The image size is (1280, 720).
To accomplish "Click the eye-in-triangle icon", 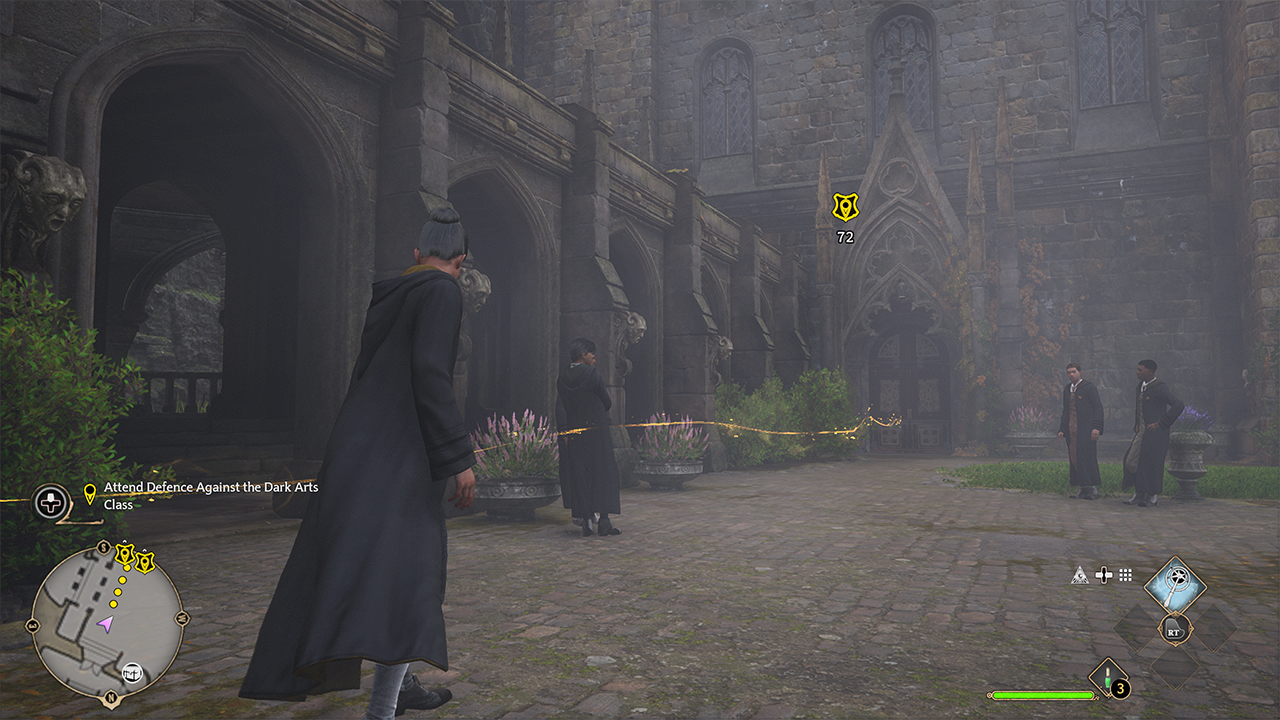I will point(1079,575).
